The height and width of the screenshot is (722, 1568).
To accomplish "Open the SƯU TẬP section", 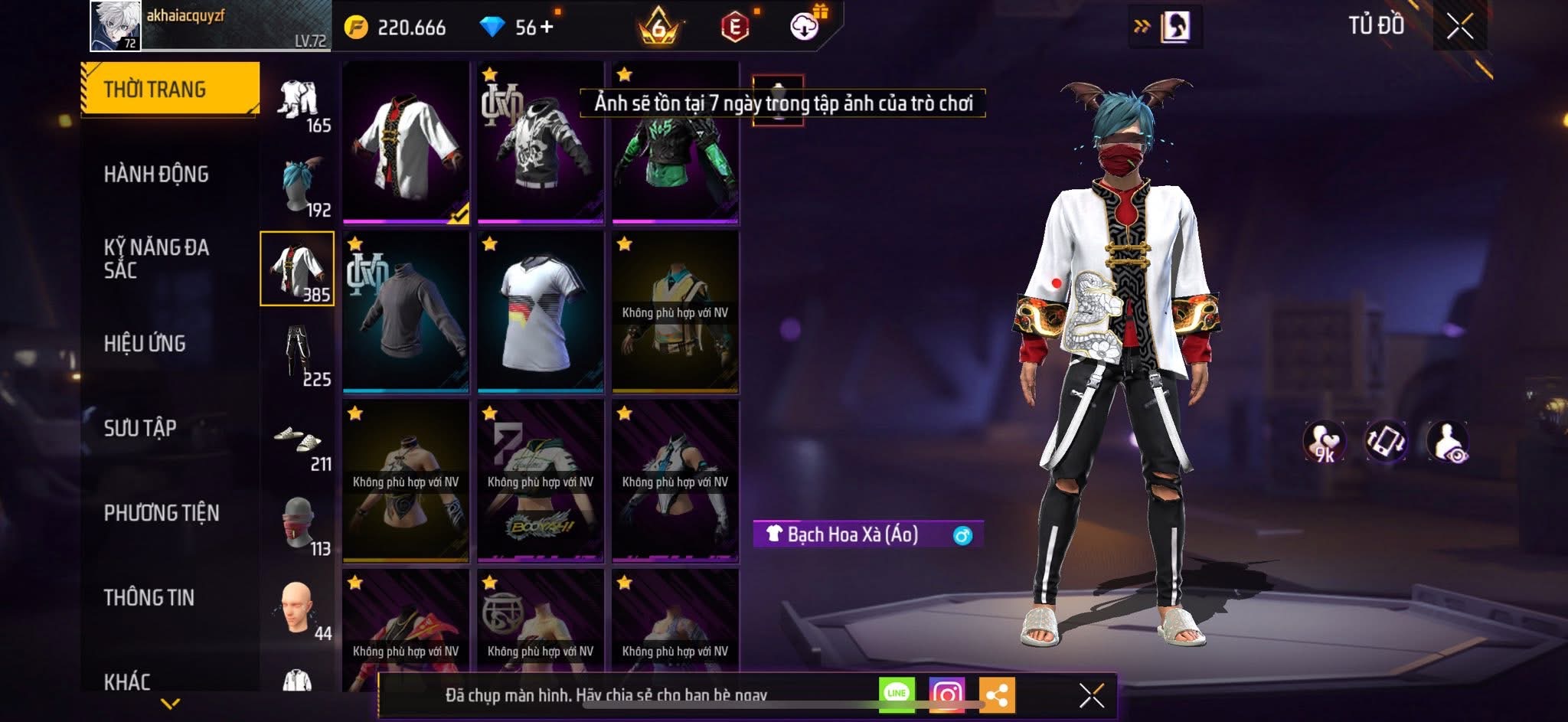I will pos(140,428).
